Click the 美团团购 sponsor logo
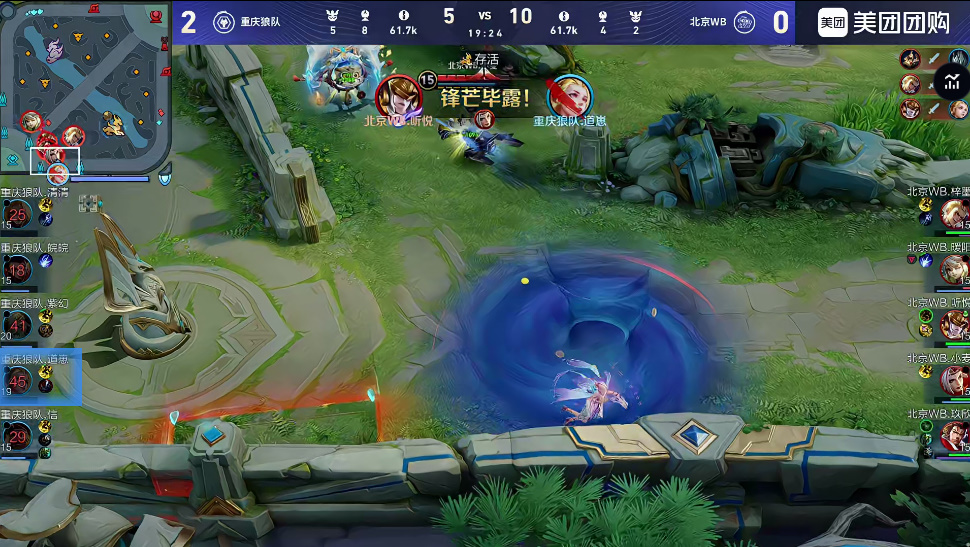This screenshot has height=547, width=970. (883, 22)
